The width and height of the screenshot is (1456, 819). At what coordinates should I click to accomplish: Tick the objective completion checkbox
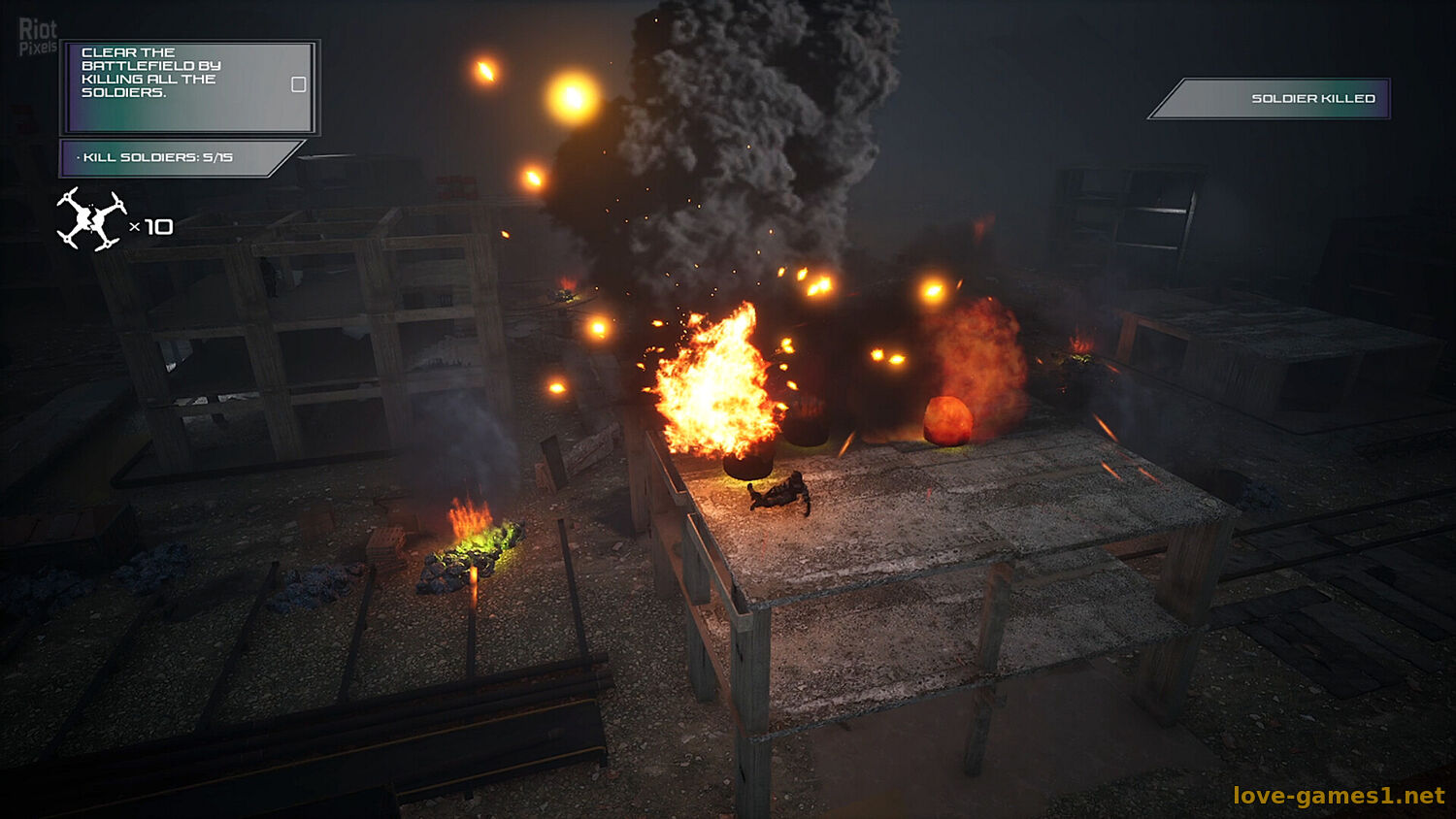point(299,84)
